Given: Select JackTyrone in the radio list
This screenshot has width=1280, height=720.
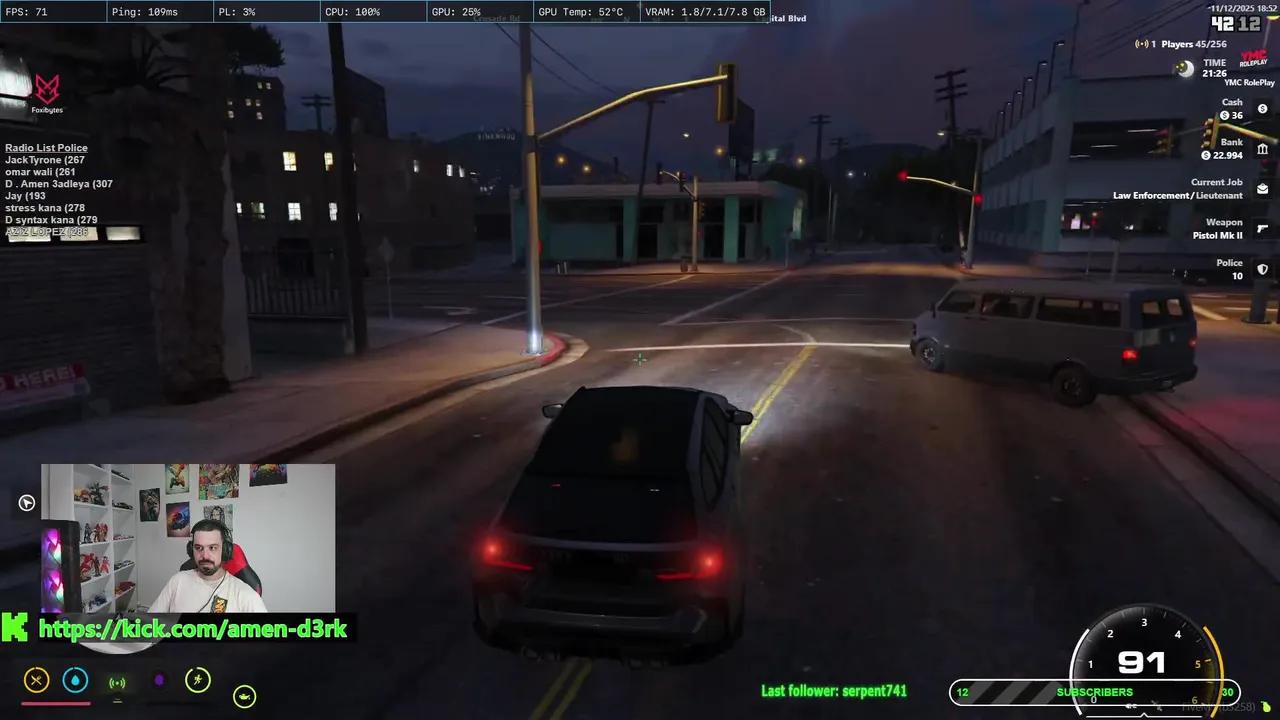Looking at the screenshot, I should (43, 159).
